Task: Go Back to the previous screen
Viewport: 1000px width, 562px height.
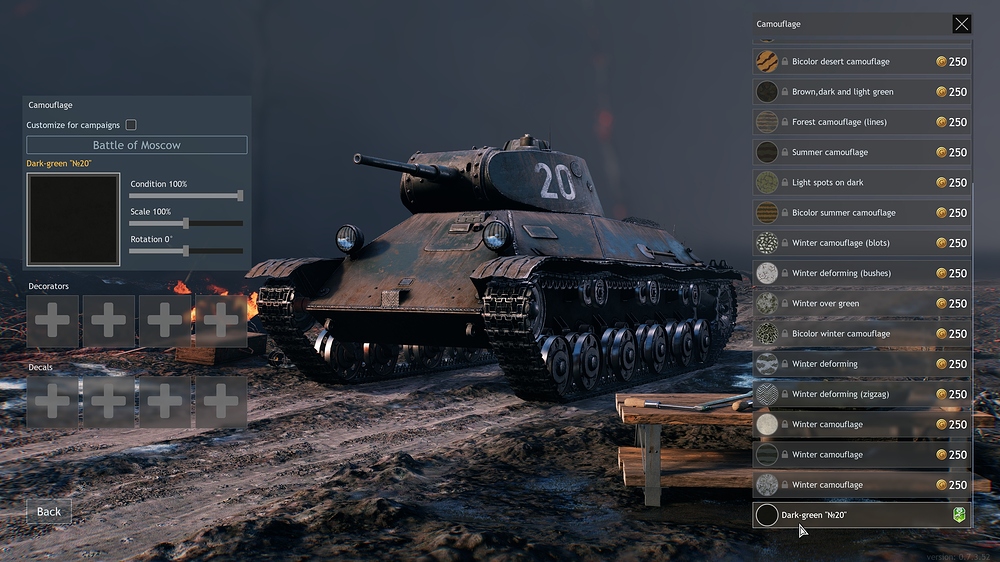Action: pos(49,511)
